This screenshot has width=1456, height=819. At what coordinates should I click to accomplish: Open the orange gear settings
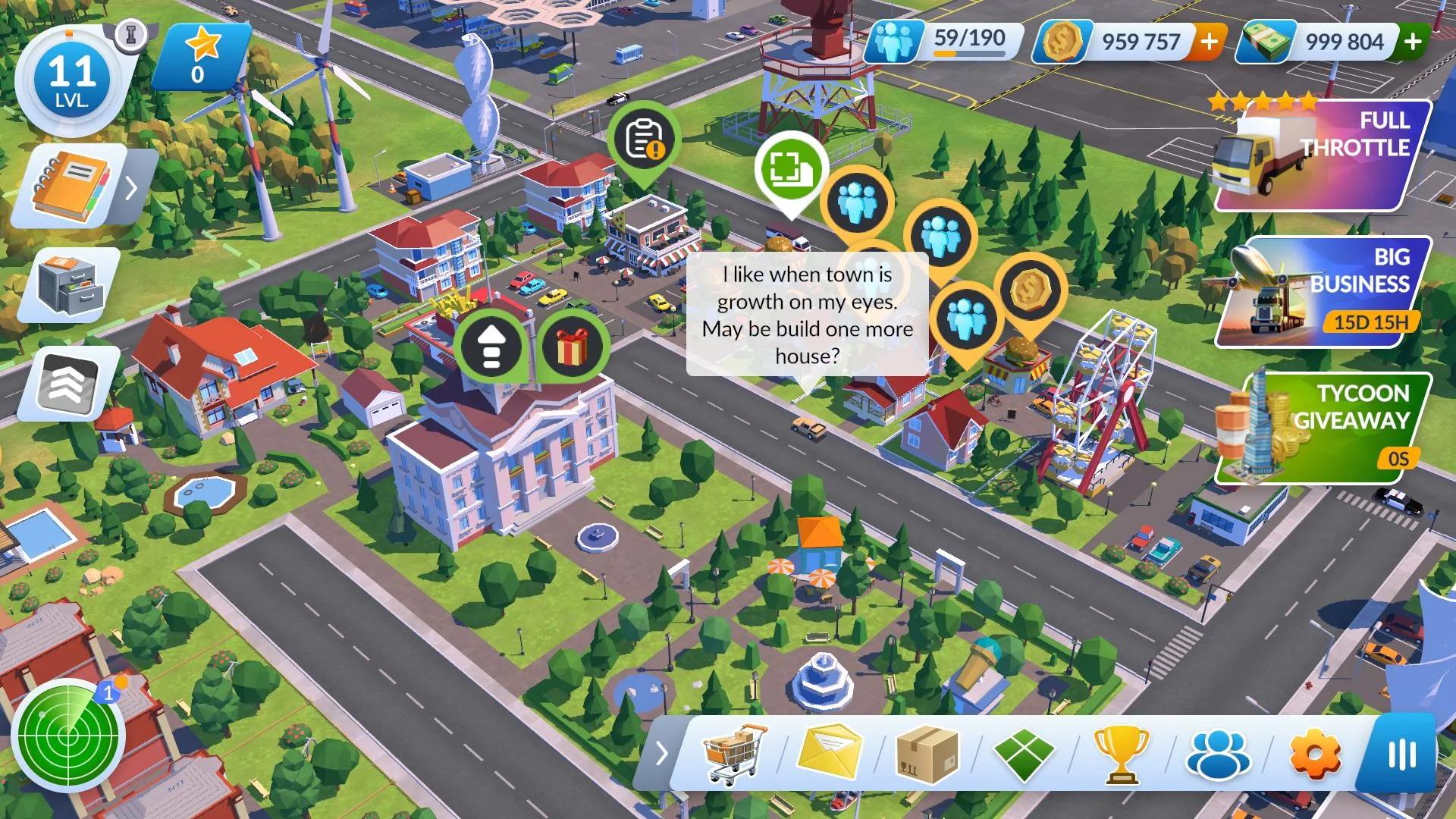[1315, 753]
